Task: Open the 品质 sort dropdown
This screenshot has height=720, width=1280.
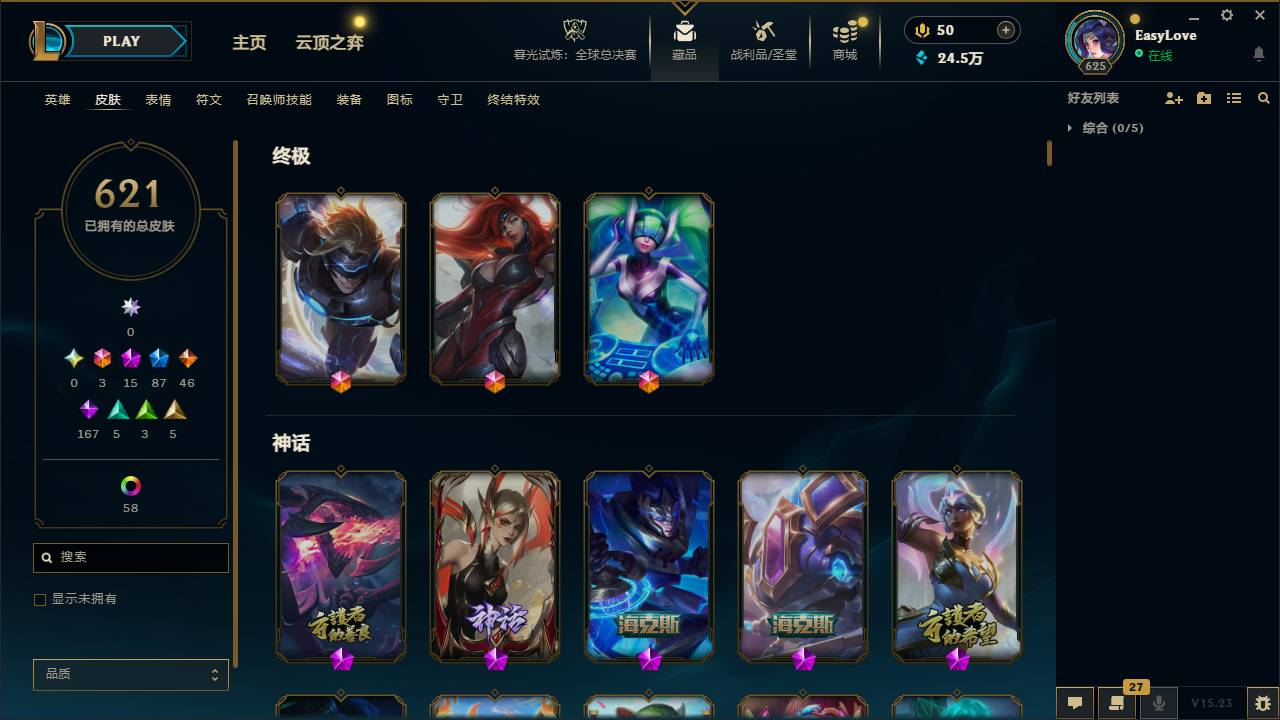Action: (130, 674)
